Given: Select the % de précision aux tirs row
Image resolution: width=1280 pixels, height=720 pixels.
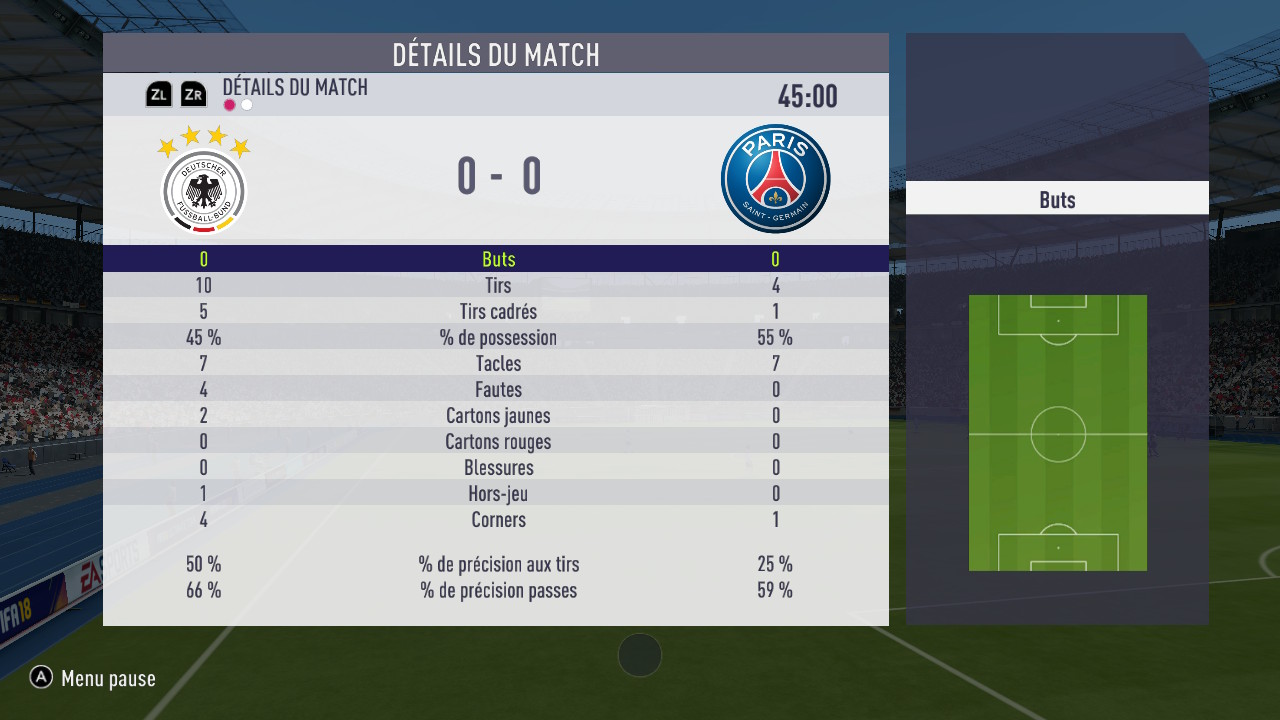Looking at the screenshot, I should click(497, 564).
